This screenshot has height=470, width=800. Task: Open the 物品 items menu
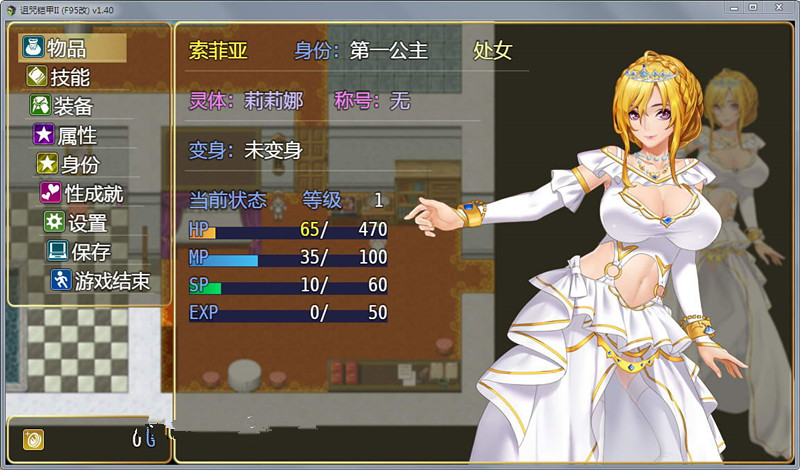[66, 48]
